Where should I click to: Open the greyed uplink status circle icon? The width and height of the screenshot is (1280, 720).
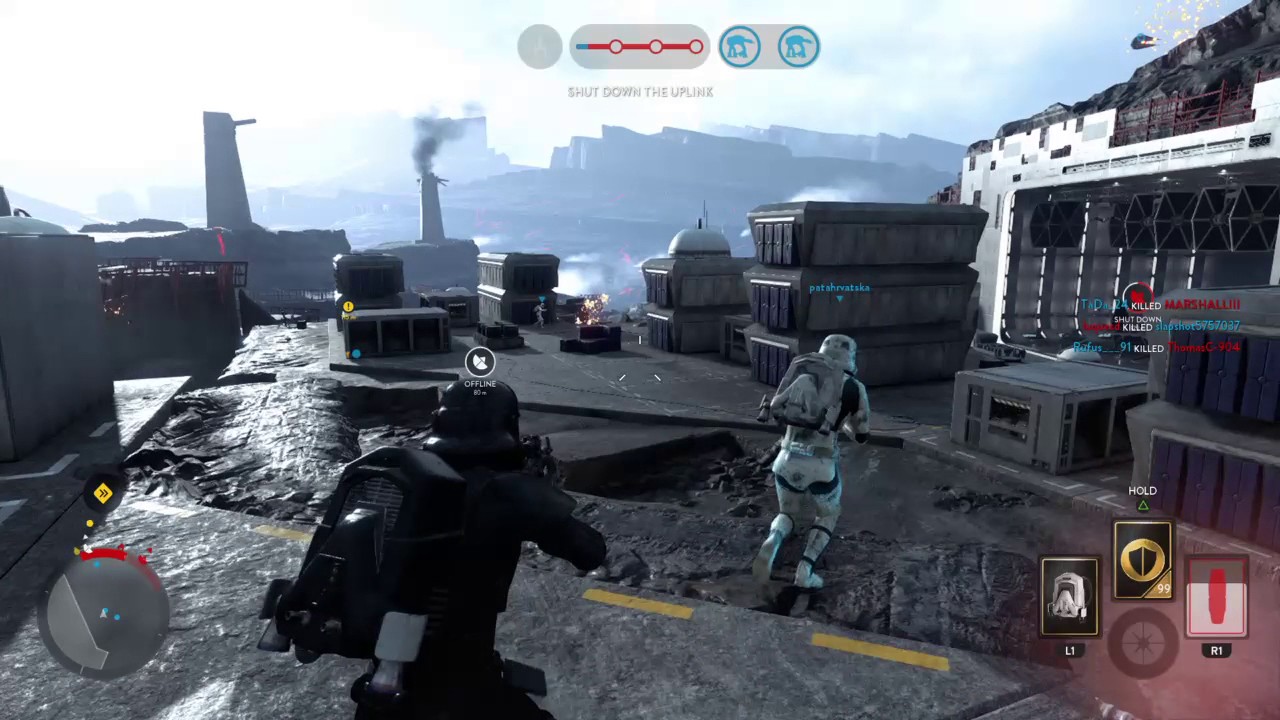click(x=539, y=45)
